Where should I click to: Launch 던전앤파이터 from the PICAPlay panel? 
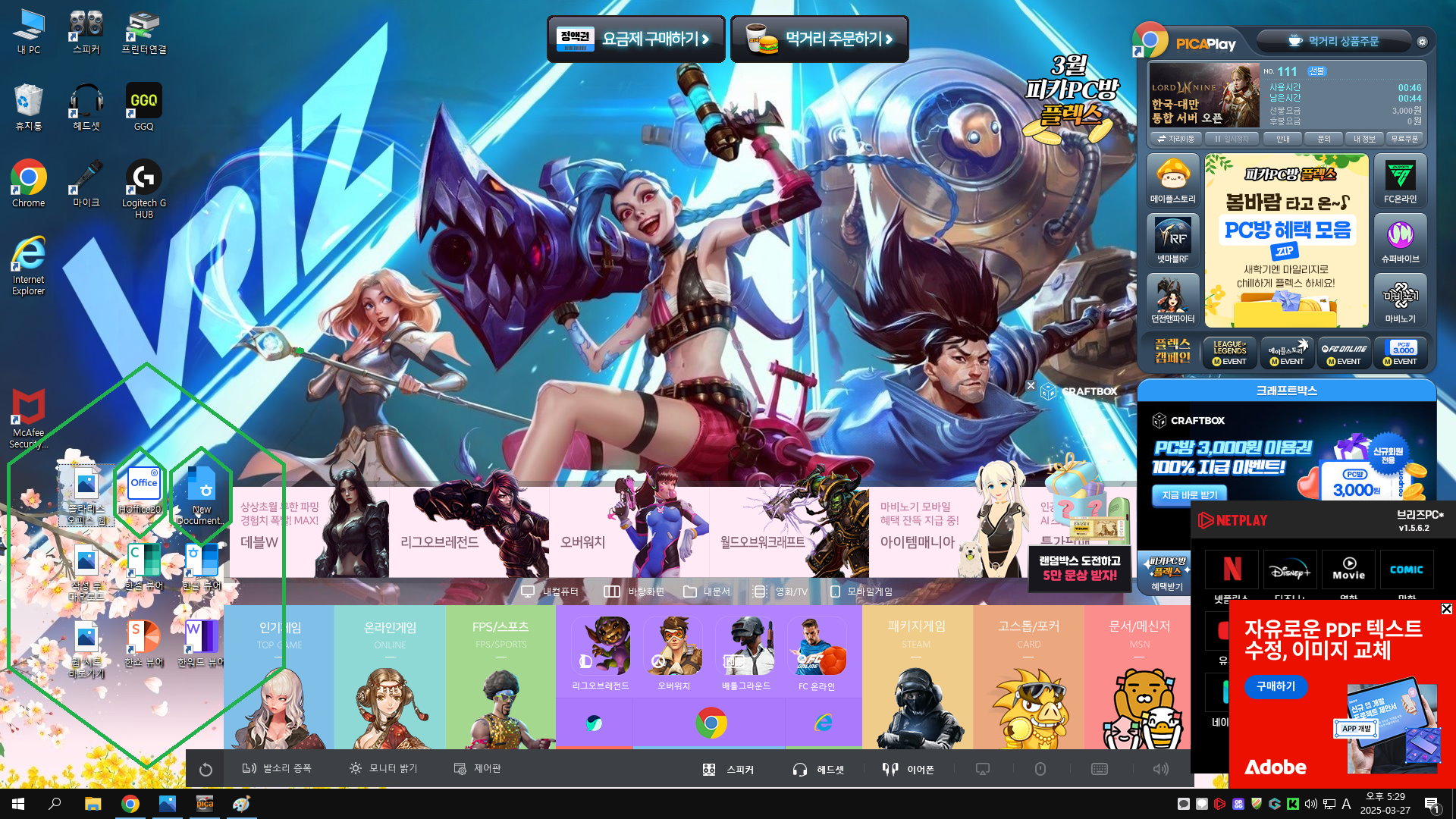coord(1172,300)
